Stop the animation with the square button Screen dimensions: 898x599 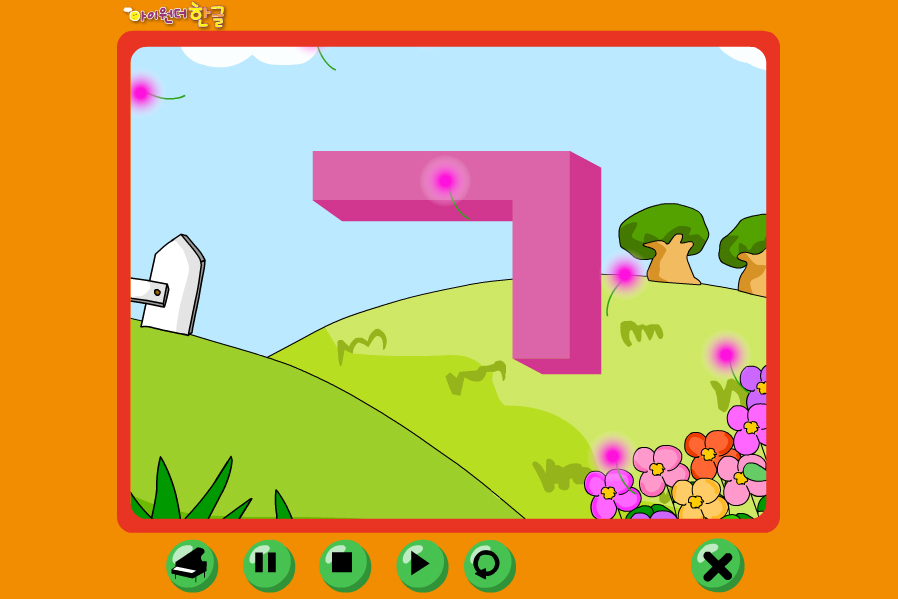pos(344,565)
